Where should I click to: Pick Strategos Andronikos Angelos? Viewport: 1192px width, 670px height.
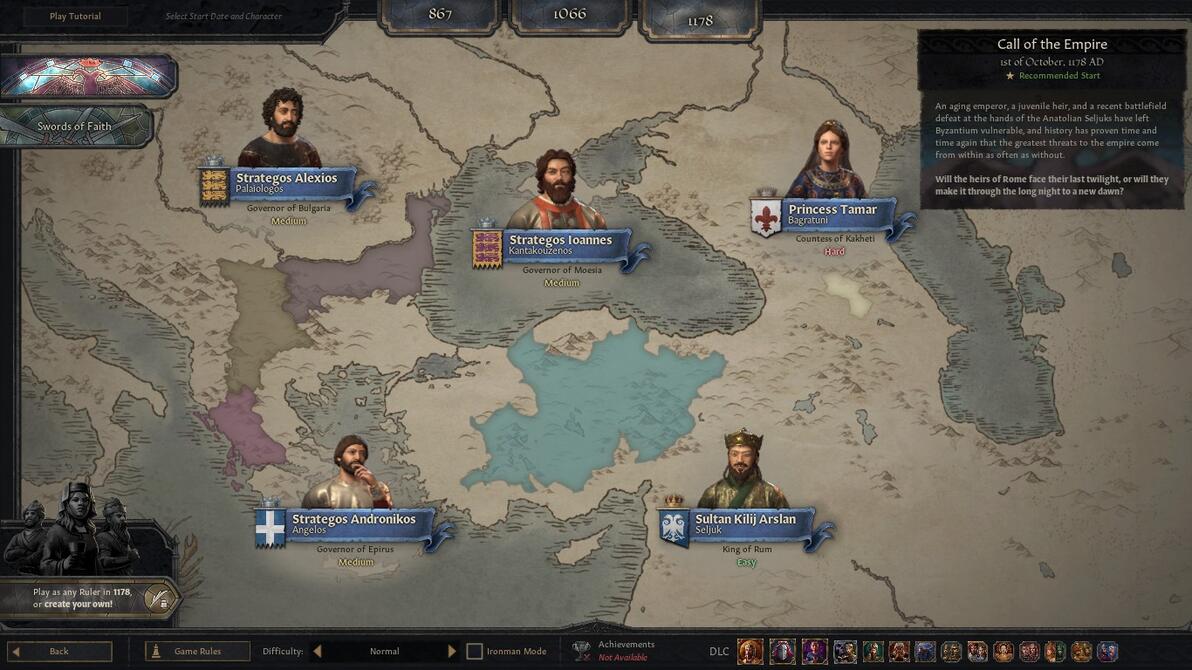coord(352,524)
